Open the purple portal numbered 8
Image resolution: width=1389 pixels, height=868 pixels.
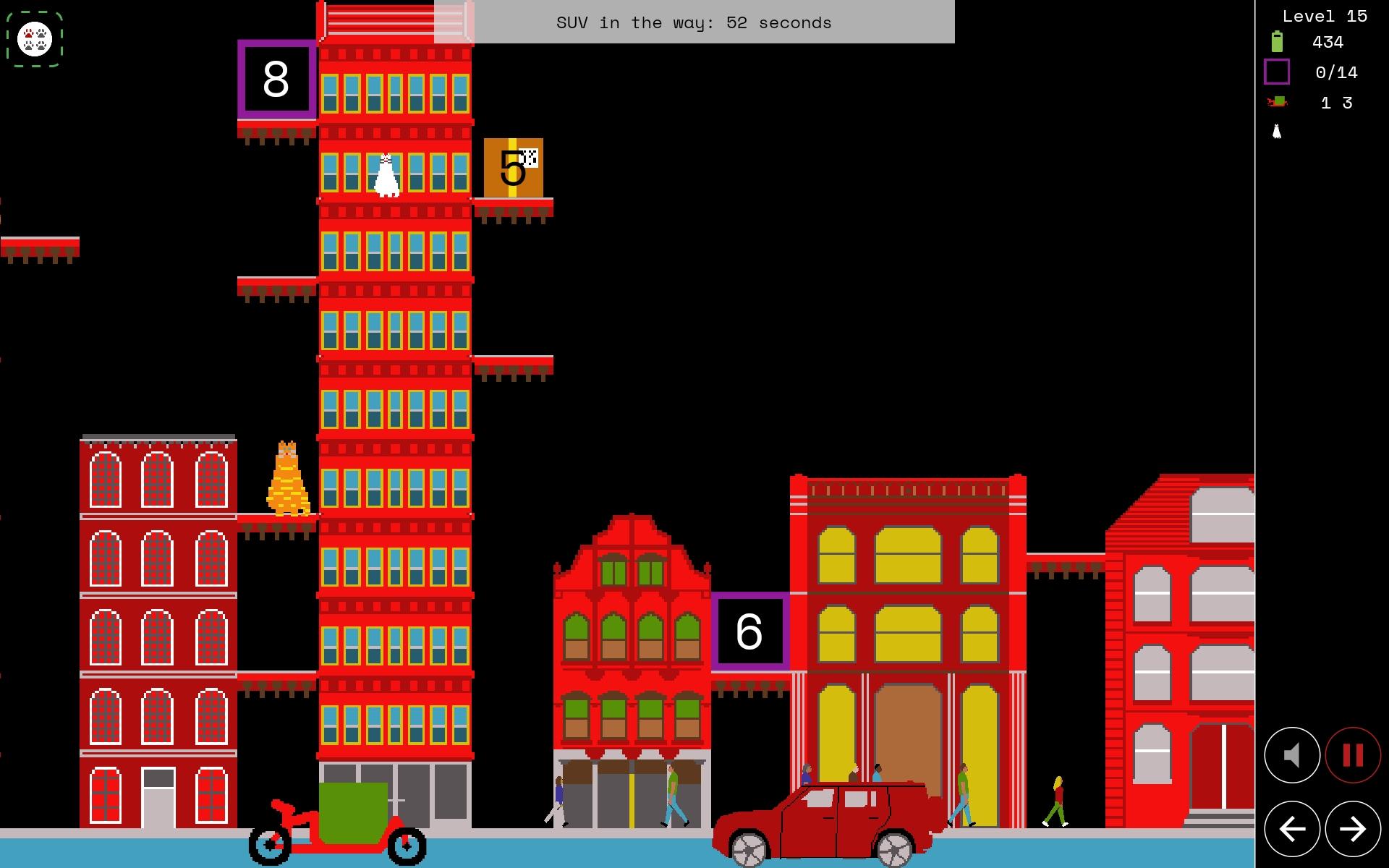point(276,80)
